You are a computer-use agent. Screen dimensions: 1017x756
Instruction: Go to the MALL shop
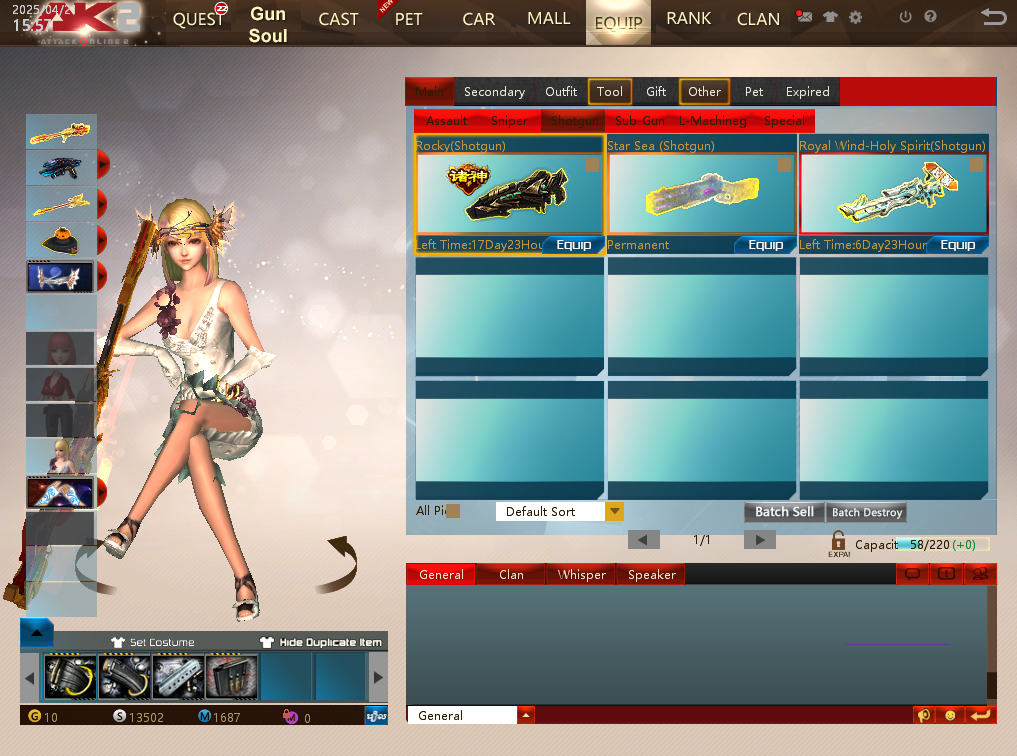click(548, 19)
